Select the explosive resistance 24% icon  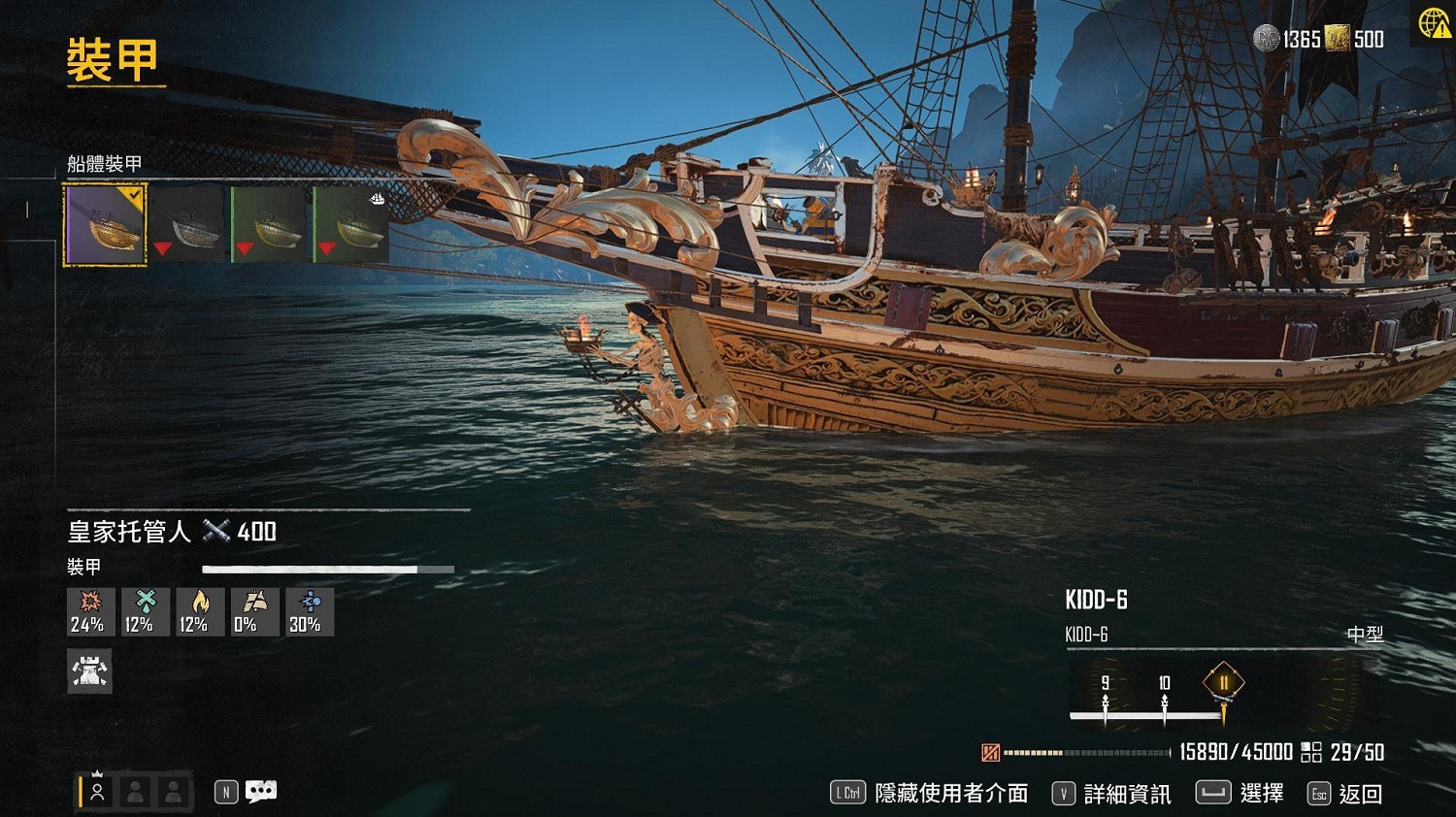88,611
